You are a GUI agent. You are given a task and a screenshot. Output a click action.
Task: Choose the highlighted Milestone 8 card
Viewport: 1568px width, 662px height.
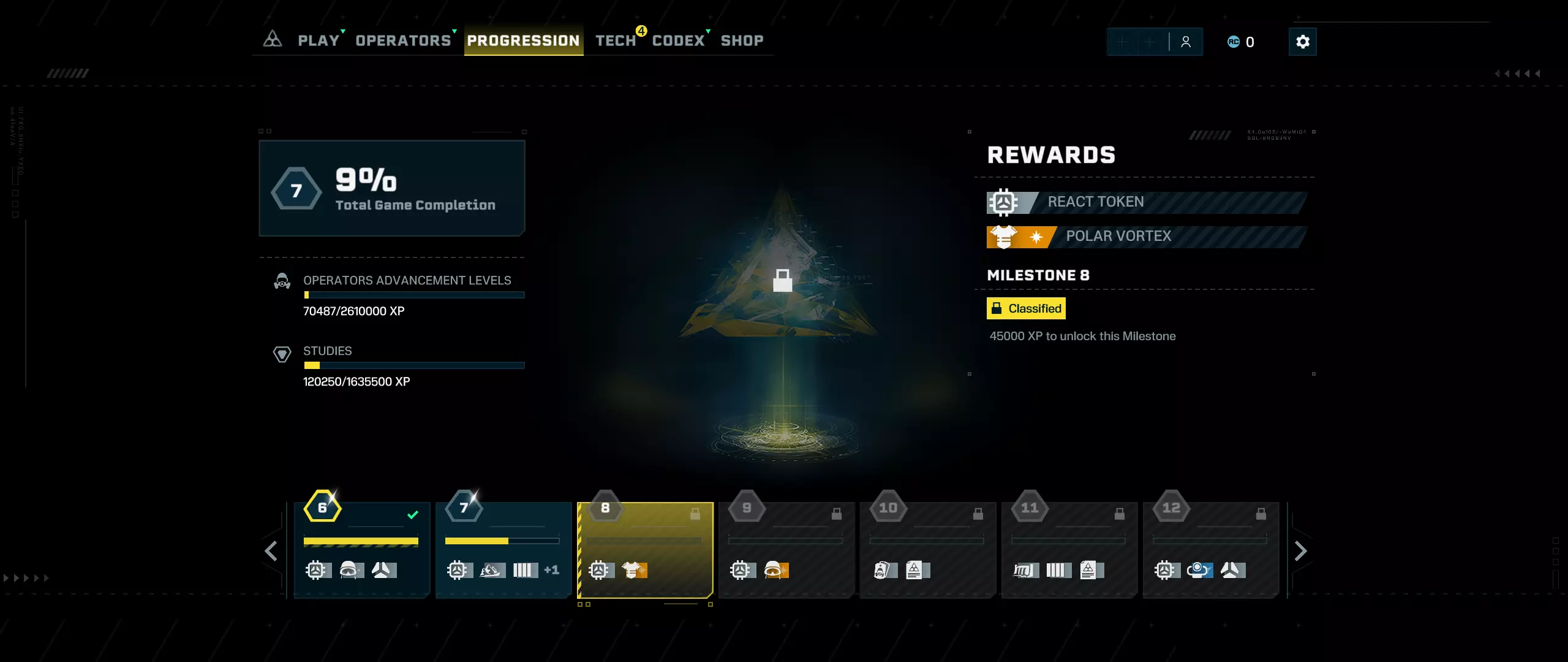645,550
